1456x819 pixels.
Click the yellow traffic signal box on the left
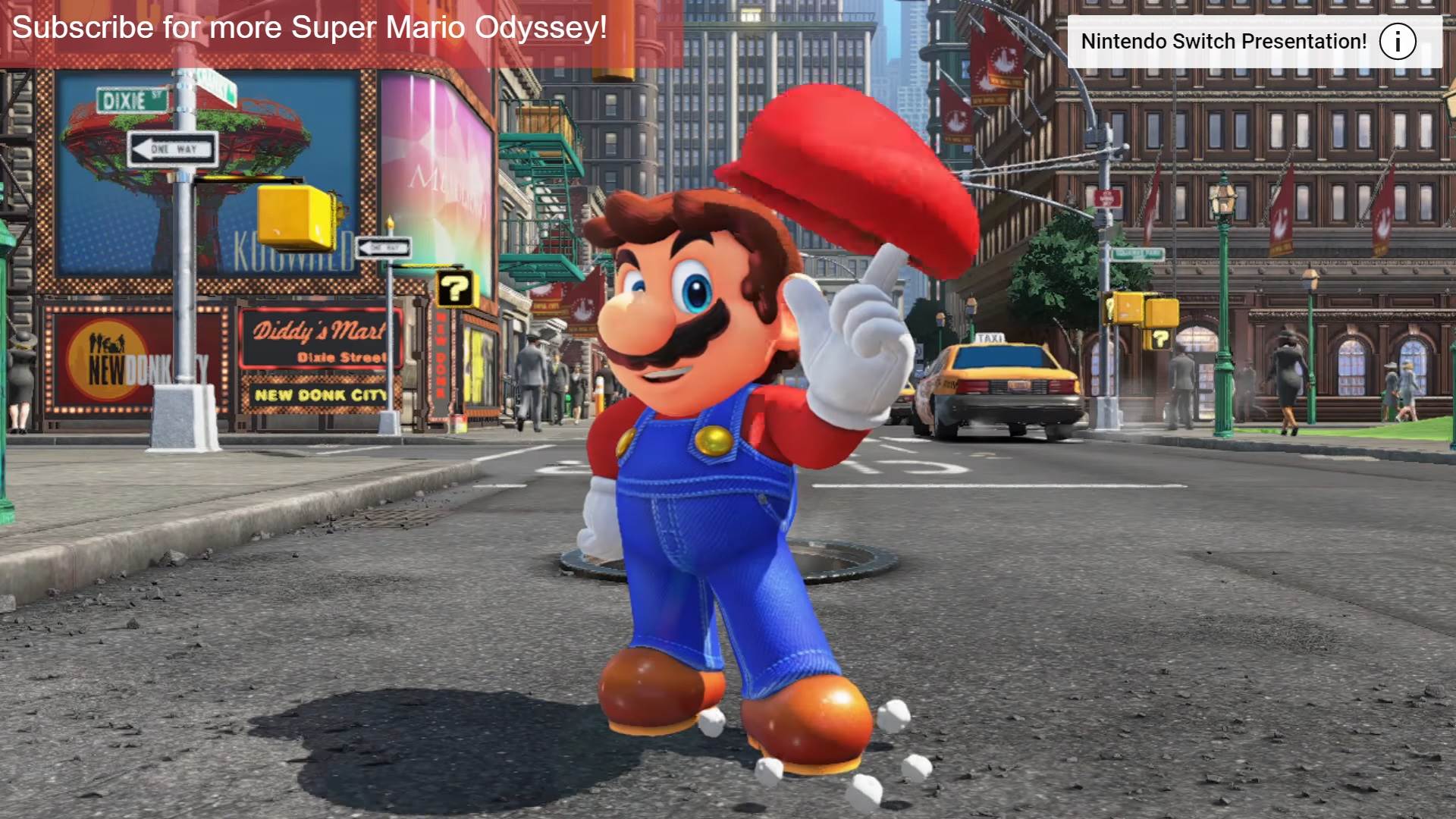point(295,218)
